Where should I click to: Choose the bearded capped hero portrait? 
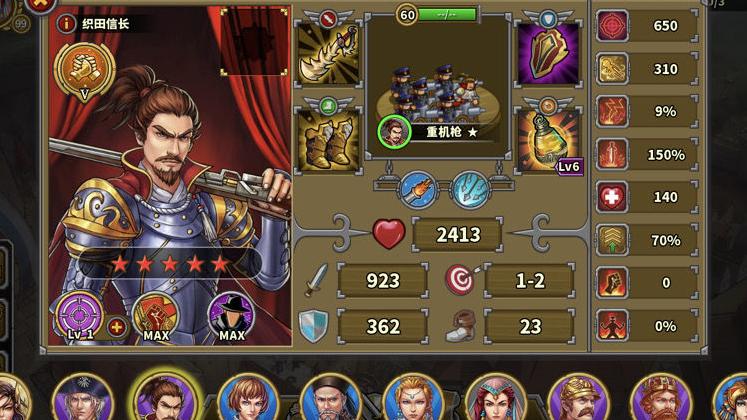(x=330, y=400)
